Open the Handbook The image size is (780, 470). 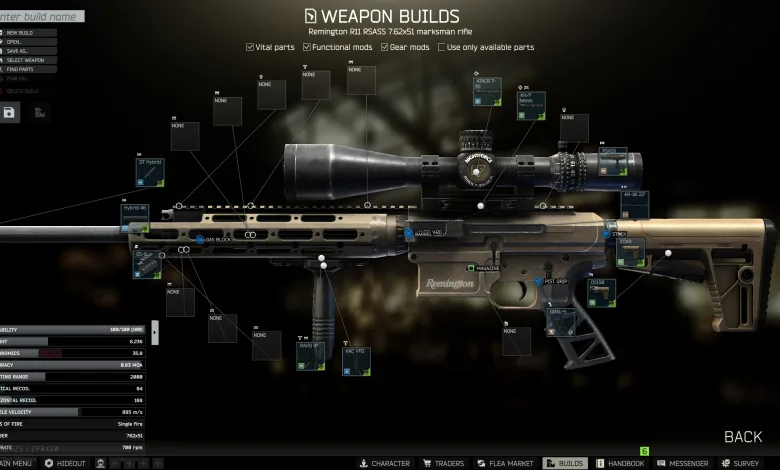(x=620, y=464)
